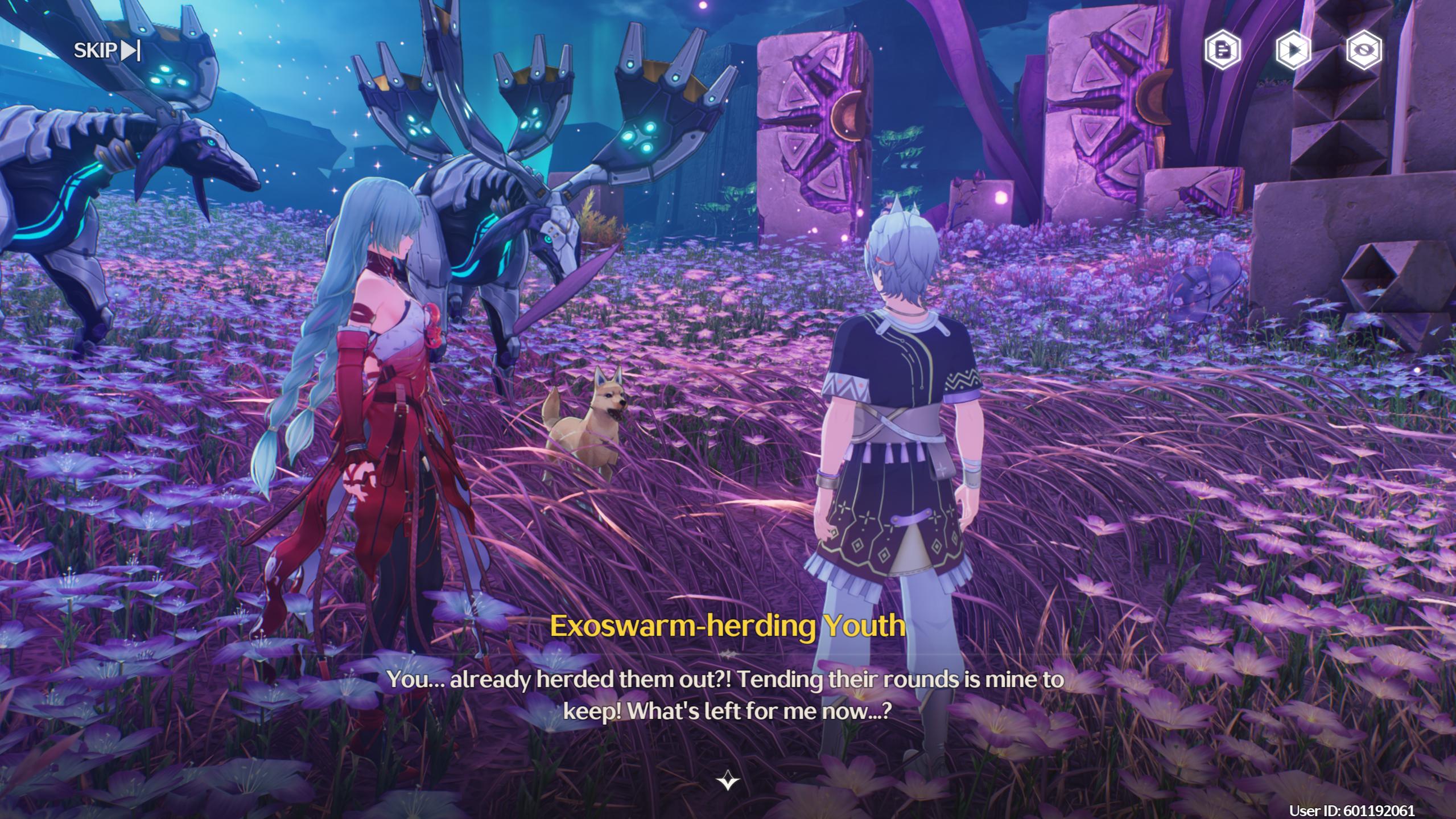Skip the cutscene dialogue
Screen dimensions: 1456x819
106,51
